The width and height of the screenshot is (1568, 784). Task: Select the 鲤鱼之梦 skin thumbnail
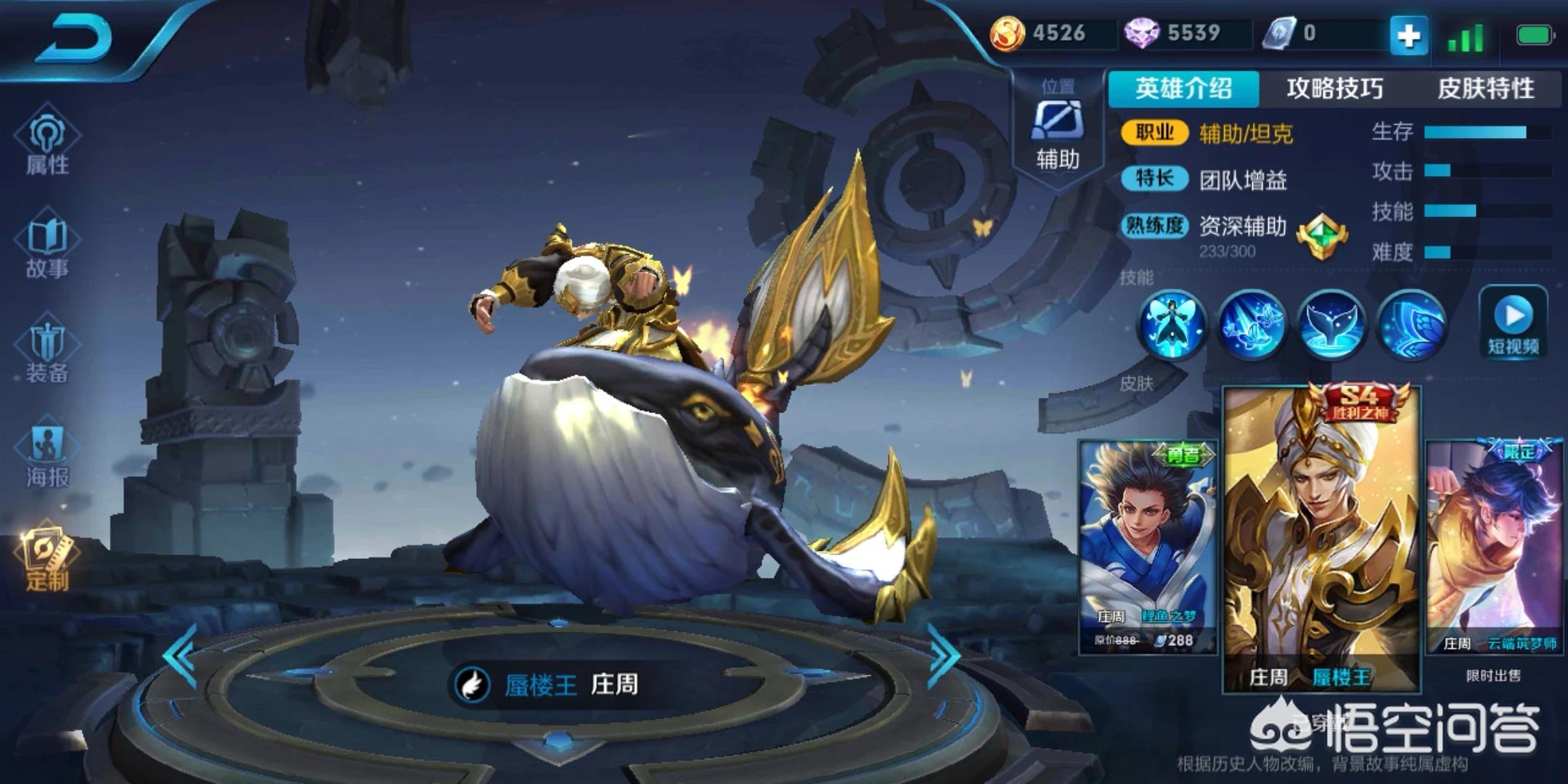pyautogui.click(x=1148, y=546)
